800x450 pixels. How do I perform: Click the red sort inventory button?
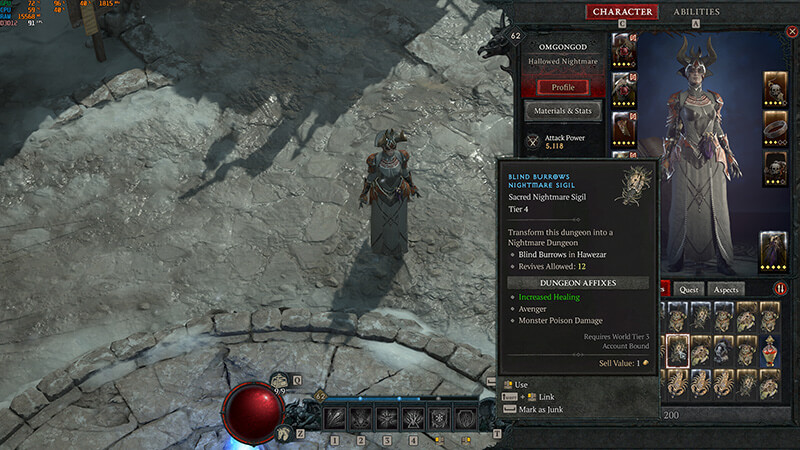781,289
